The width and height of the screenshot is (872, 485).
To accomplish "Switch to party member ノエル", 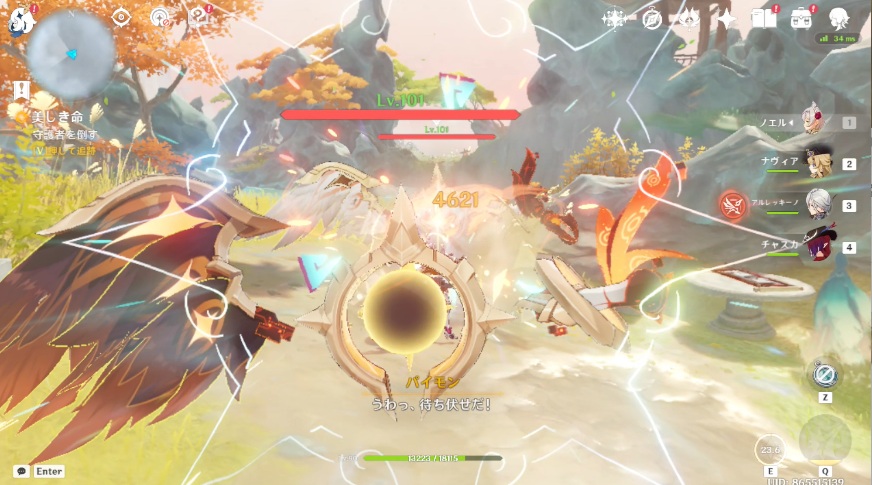I will pyautogui.click(x=817, y=123).
